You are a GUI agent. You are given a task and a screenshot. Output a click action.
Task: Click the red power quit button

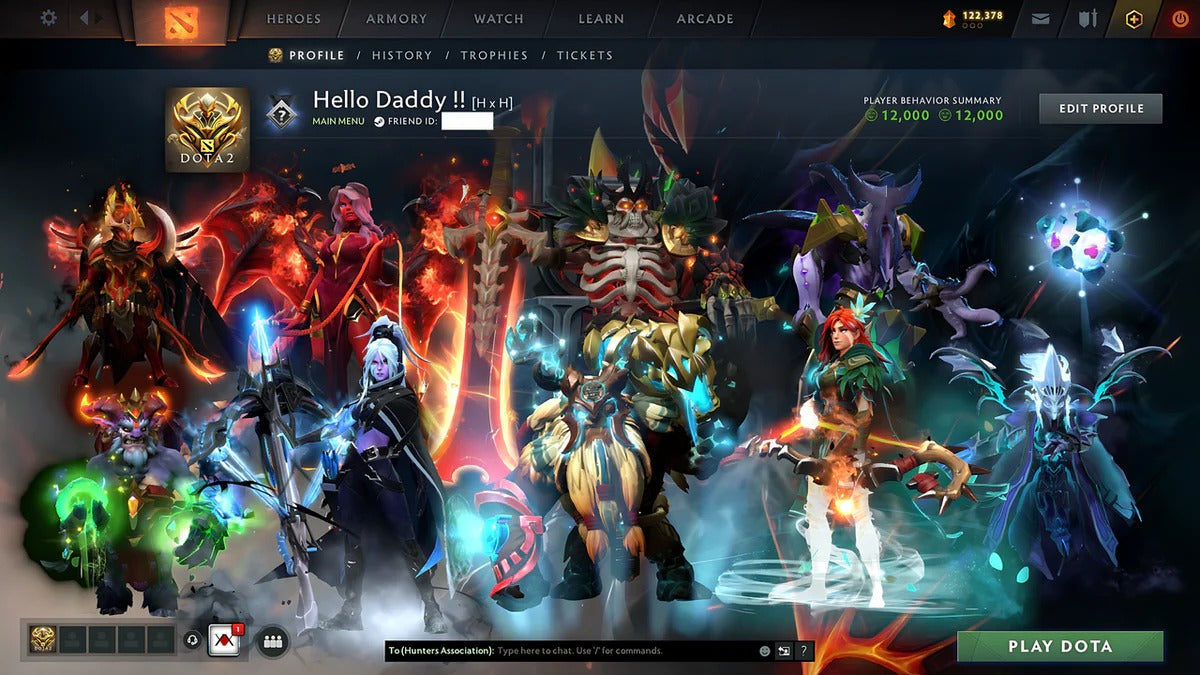[1181, 19]
